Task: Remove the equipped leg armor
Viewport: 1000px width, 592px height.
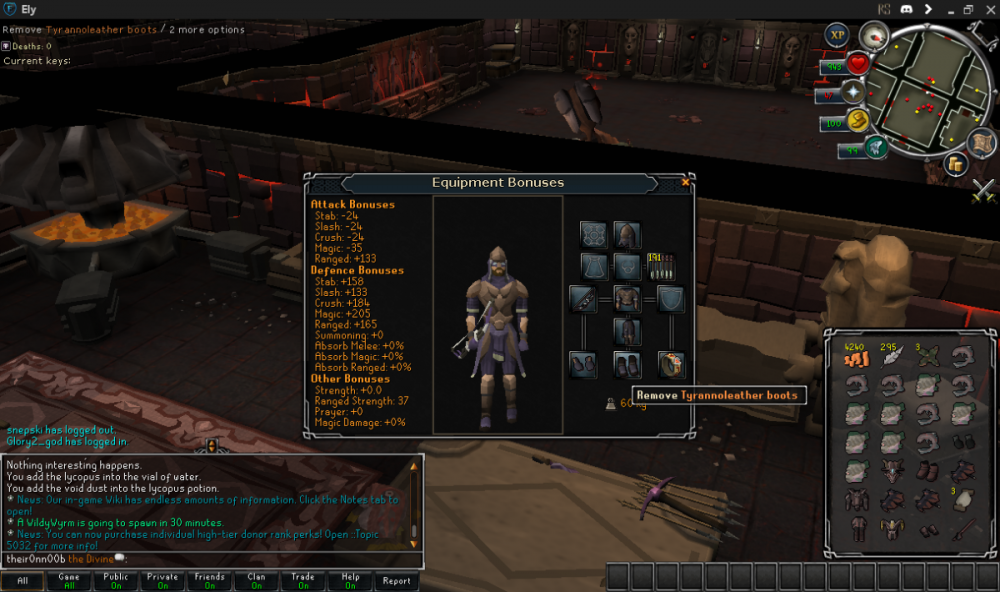Action: point(627,331)
